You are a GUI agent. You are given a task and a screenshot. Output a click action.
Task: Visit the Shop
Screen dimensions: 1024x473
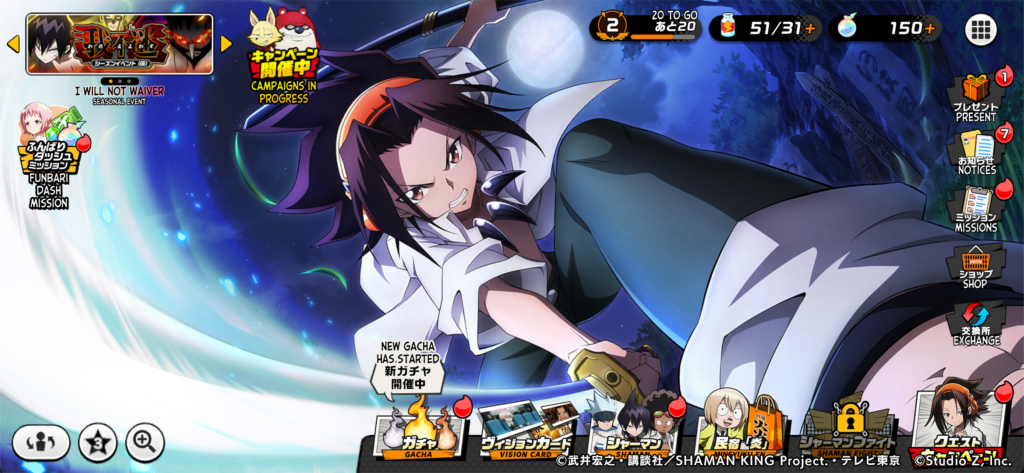coord(976,265)
